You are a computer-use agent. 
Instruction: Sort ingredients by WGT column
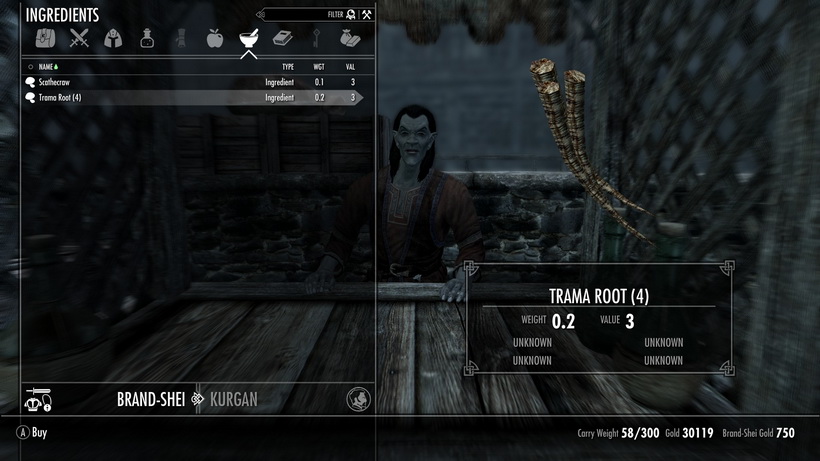click(319, 67)
